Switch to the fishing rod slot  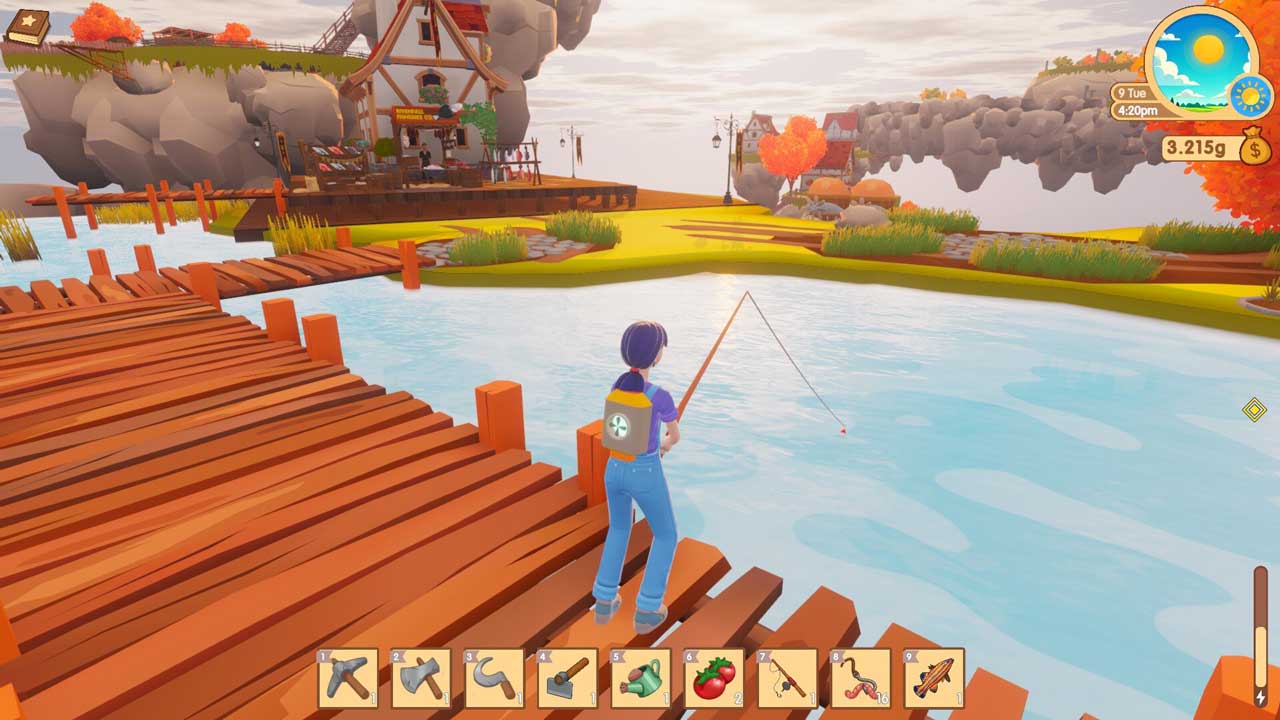[x=787, y=678]
